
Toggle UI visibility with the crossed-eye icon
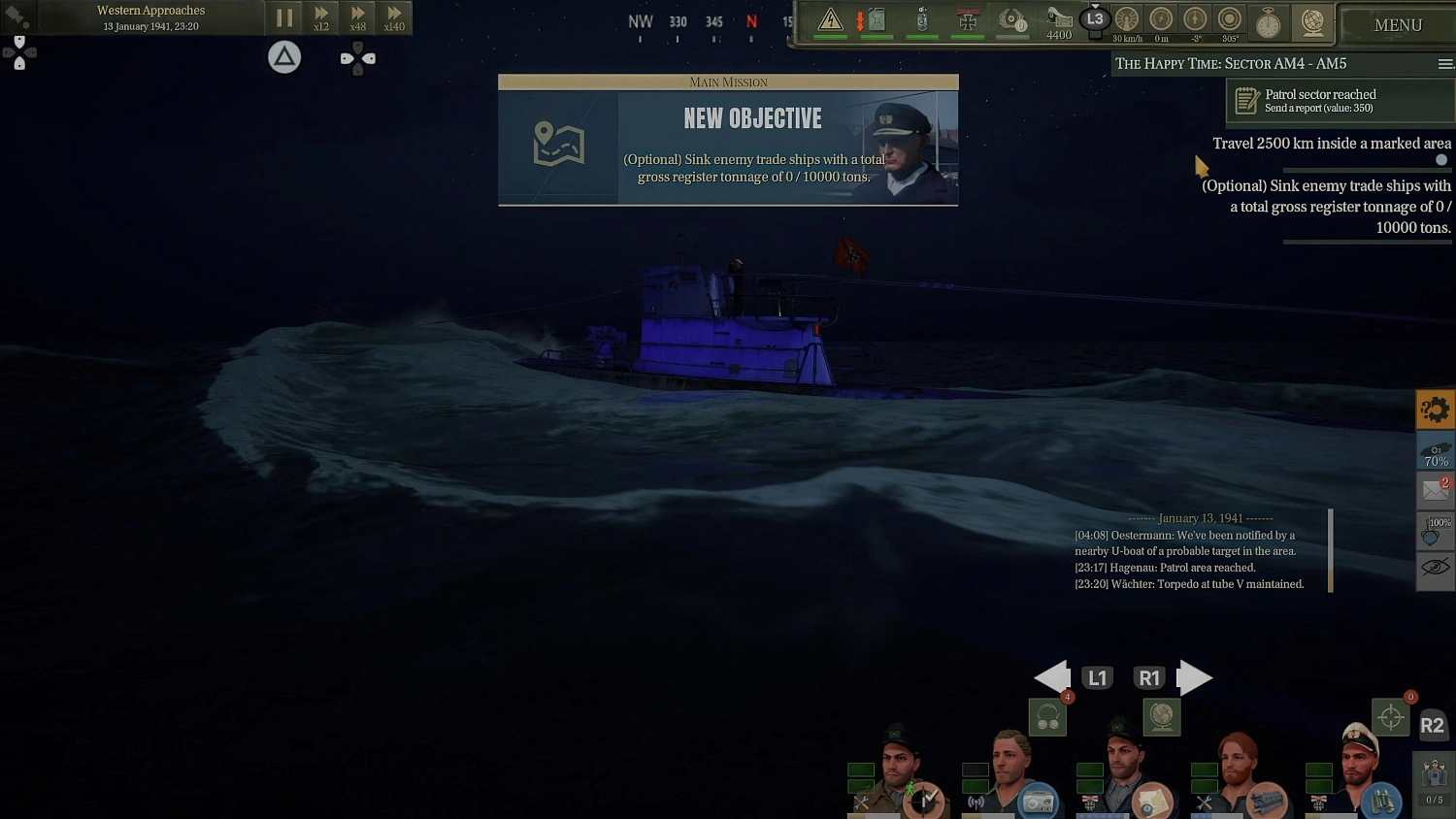click(x=1436, y=569)
